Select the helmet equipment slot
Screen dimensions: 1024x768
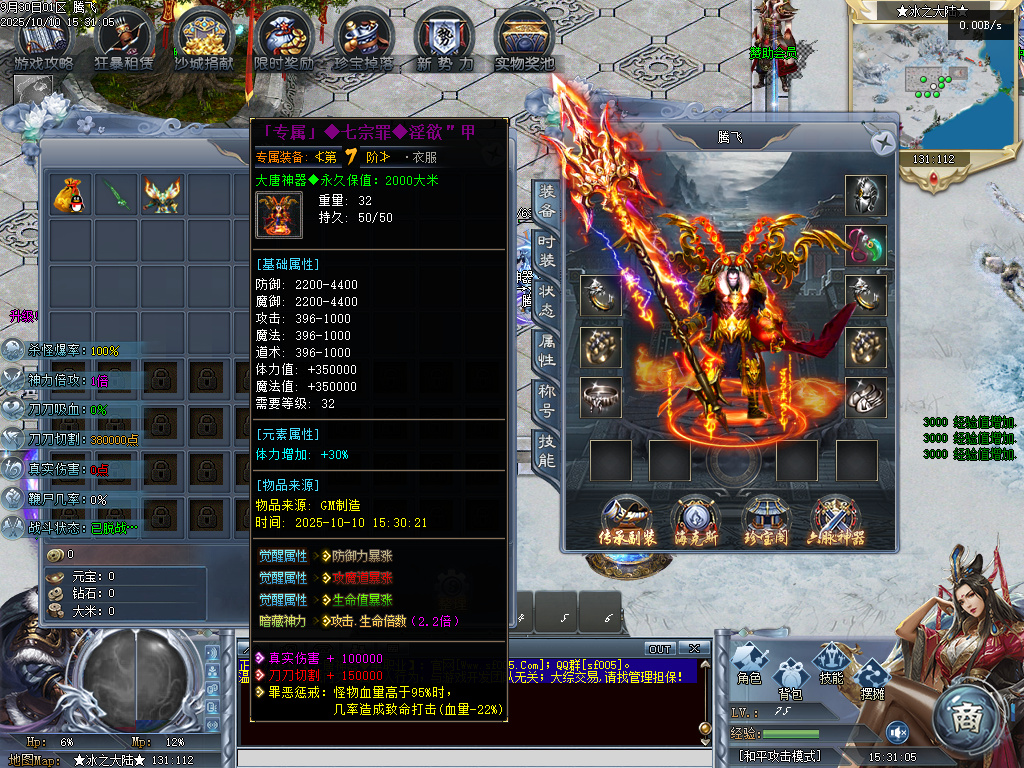point(865,195)
